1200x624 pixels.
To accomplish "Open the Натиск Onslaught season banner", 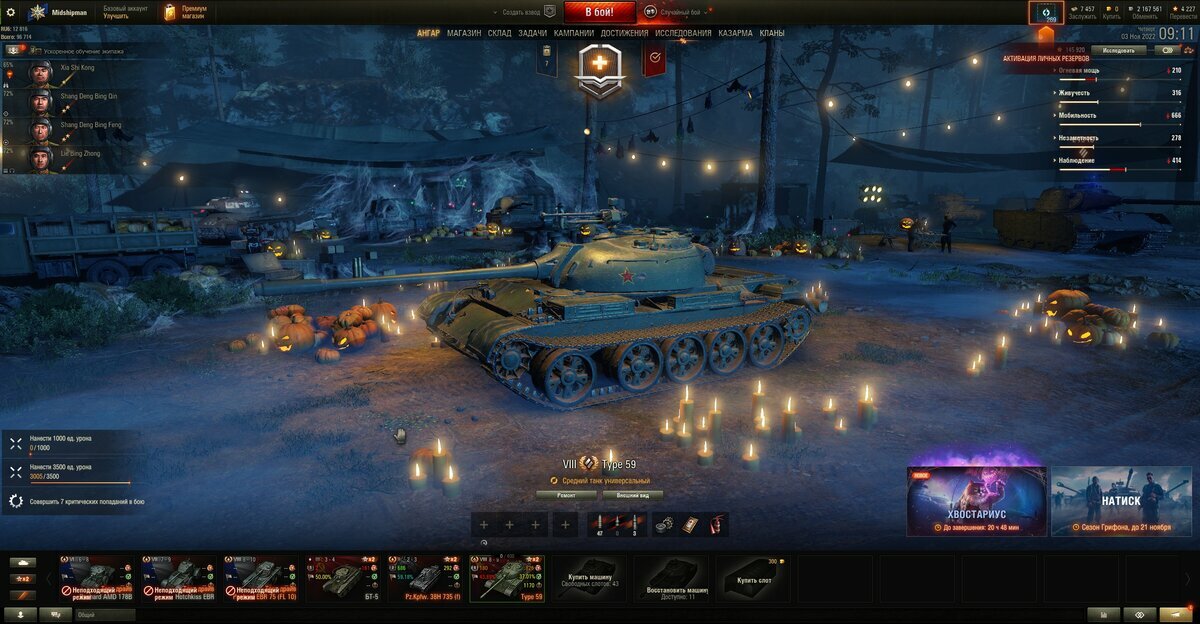I will [x=1121, y=500].
